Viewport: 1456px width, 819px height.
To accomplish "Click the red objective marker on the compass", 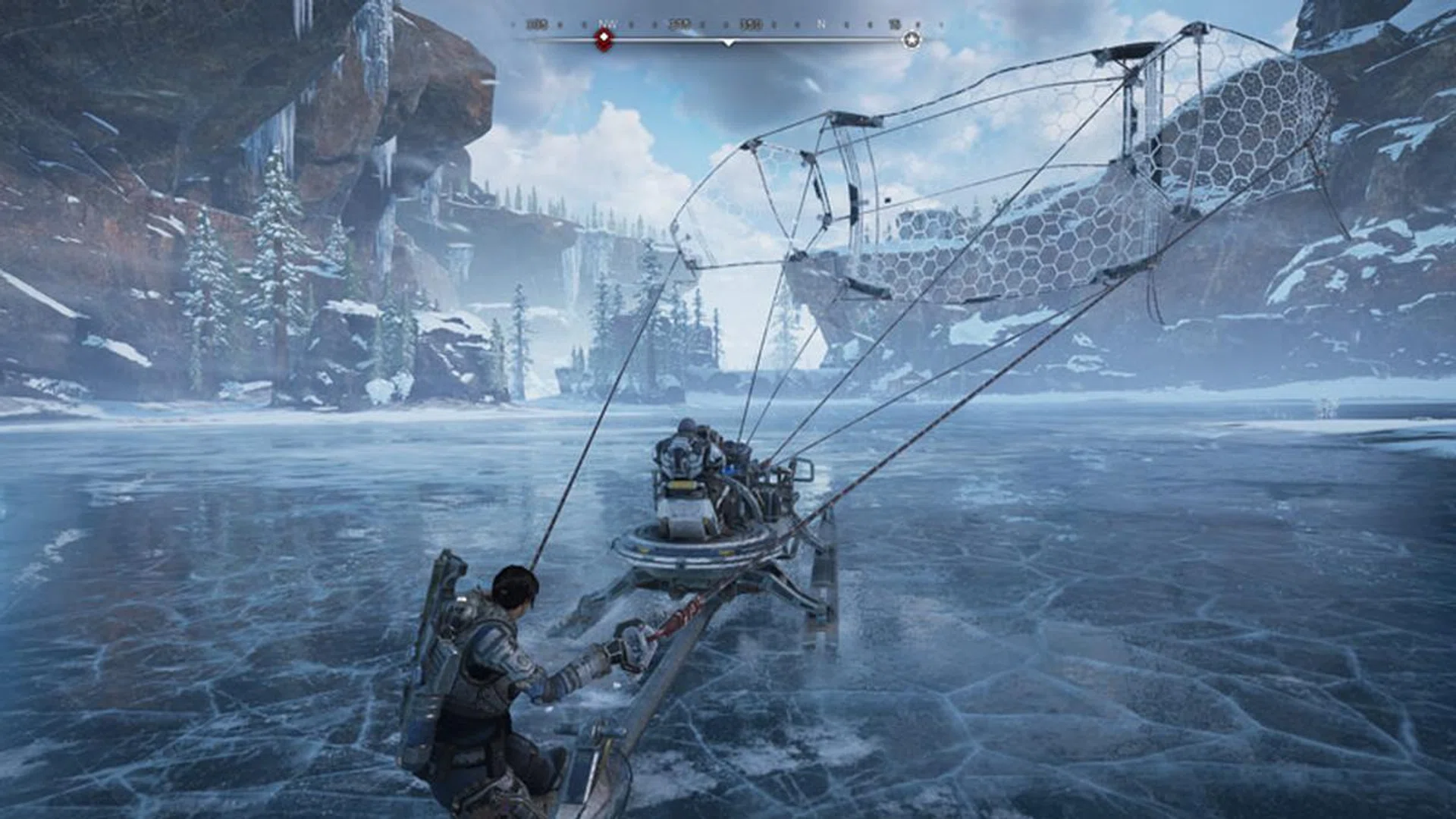I will 604,39.
